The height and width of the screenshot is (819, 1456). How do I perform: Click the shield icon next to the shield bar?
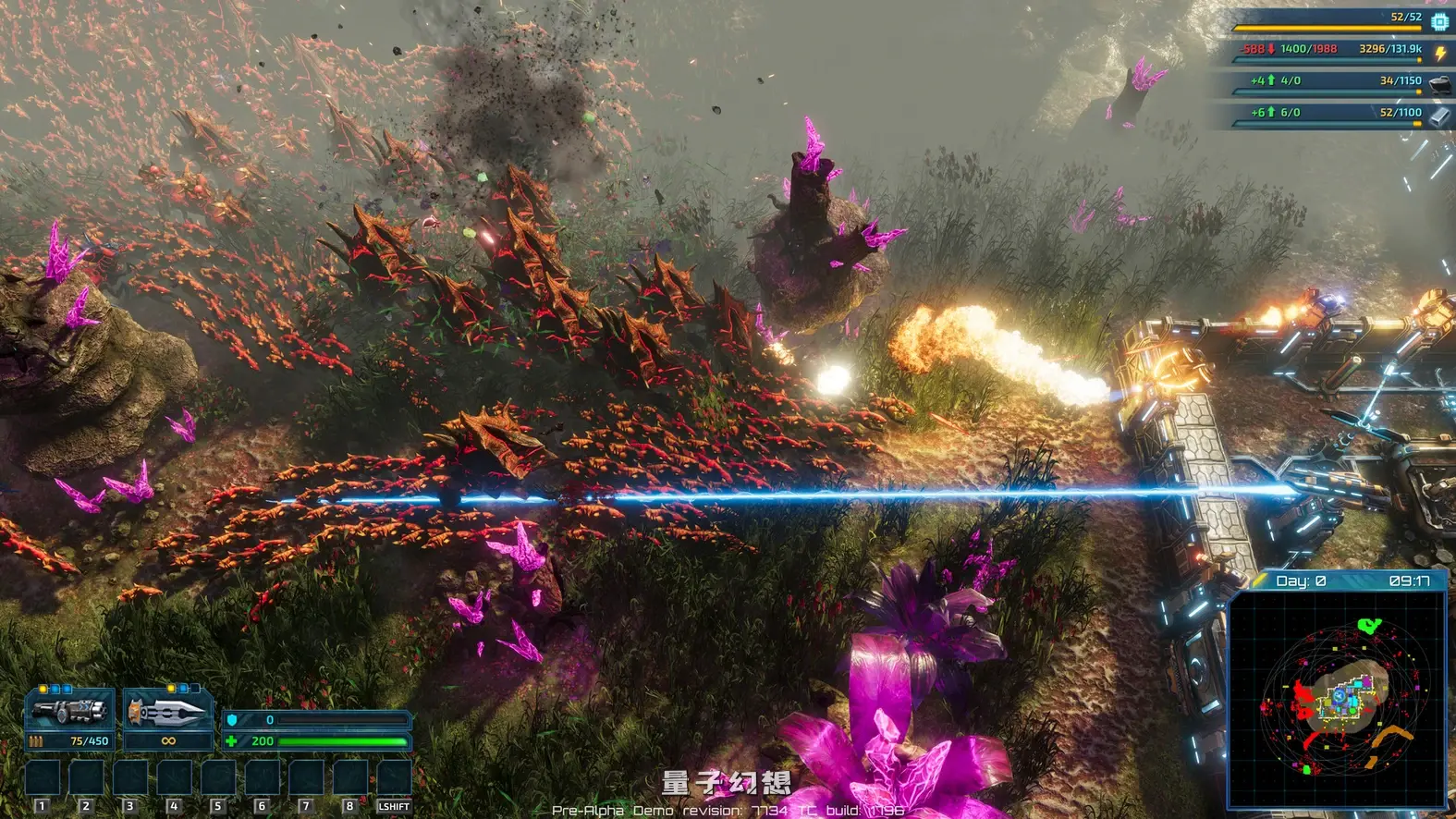tap(231, 720)
